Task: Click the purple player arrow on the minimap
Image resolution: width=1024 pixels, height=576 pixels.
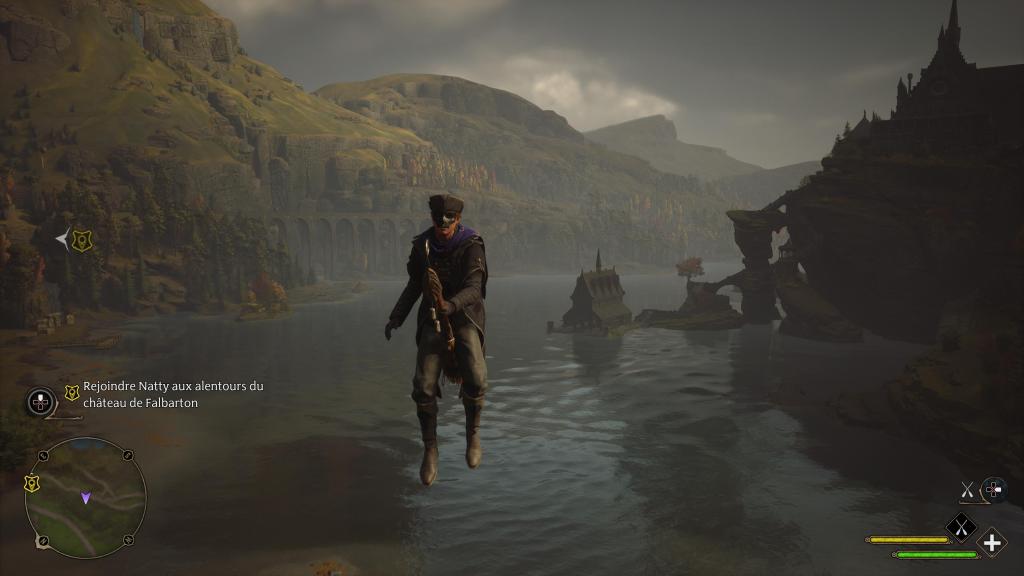Action: (86, 496)
